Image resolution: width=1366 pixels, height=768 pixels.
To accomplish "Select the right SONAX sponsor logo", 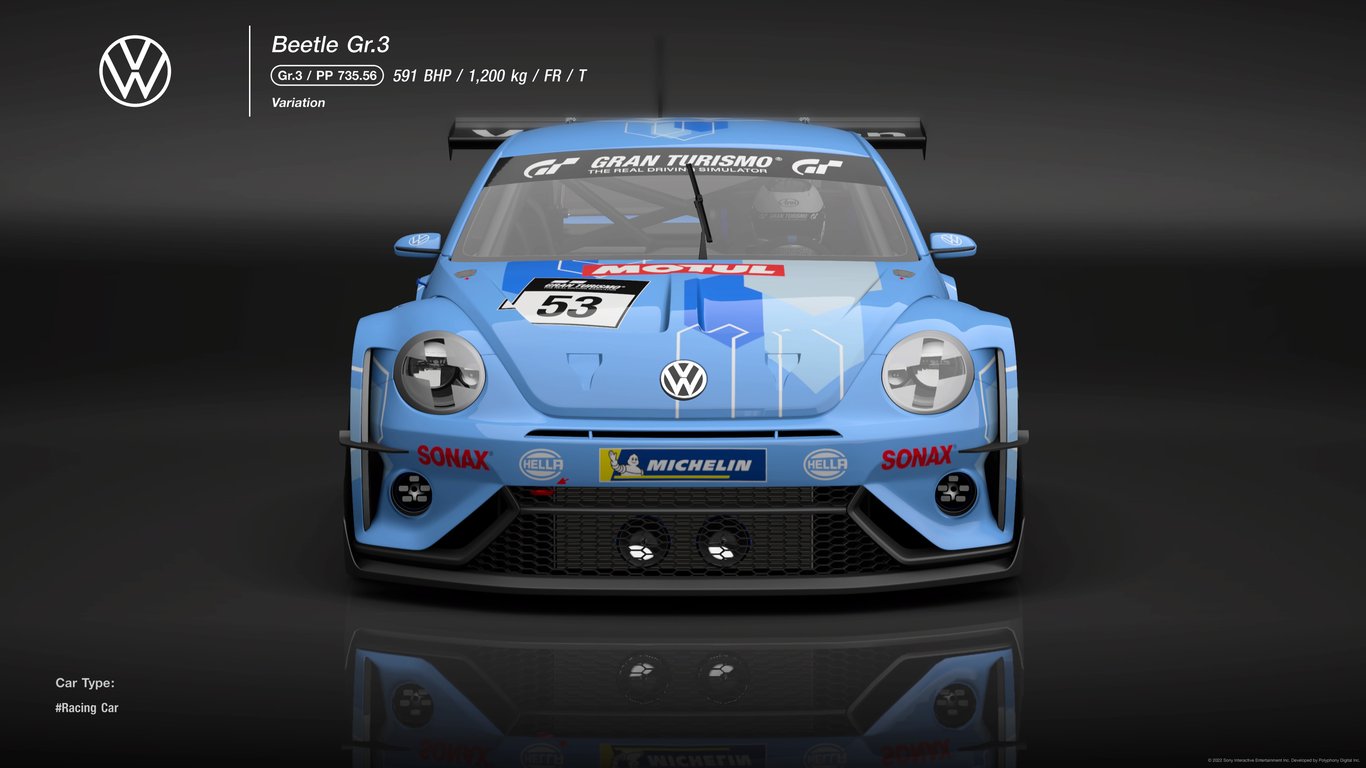I will tap(916, 456).
